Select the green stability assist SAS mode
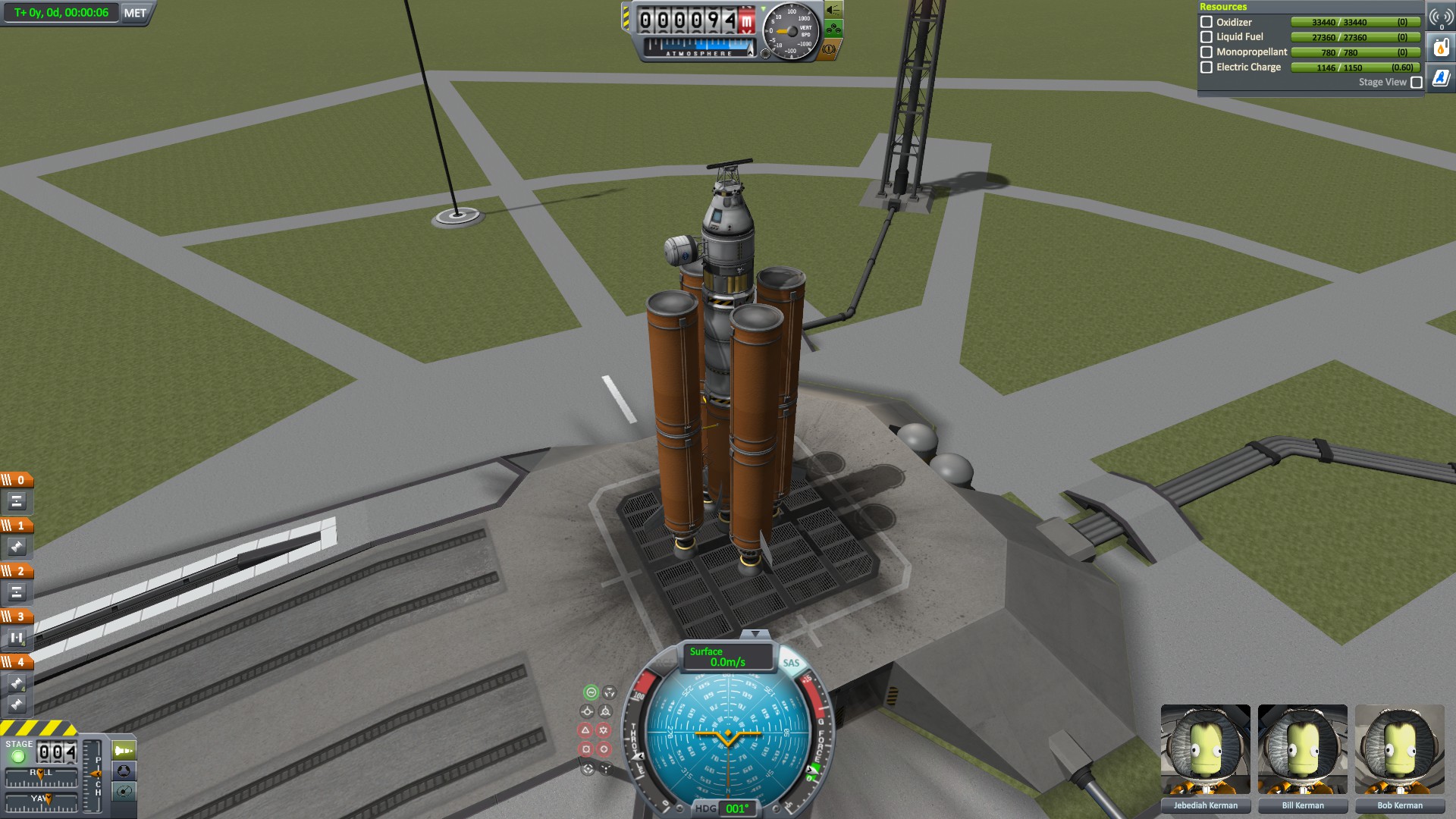The image size is (1456, 819). [591, 692]
